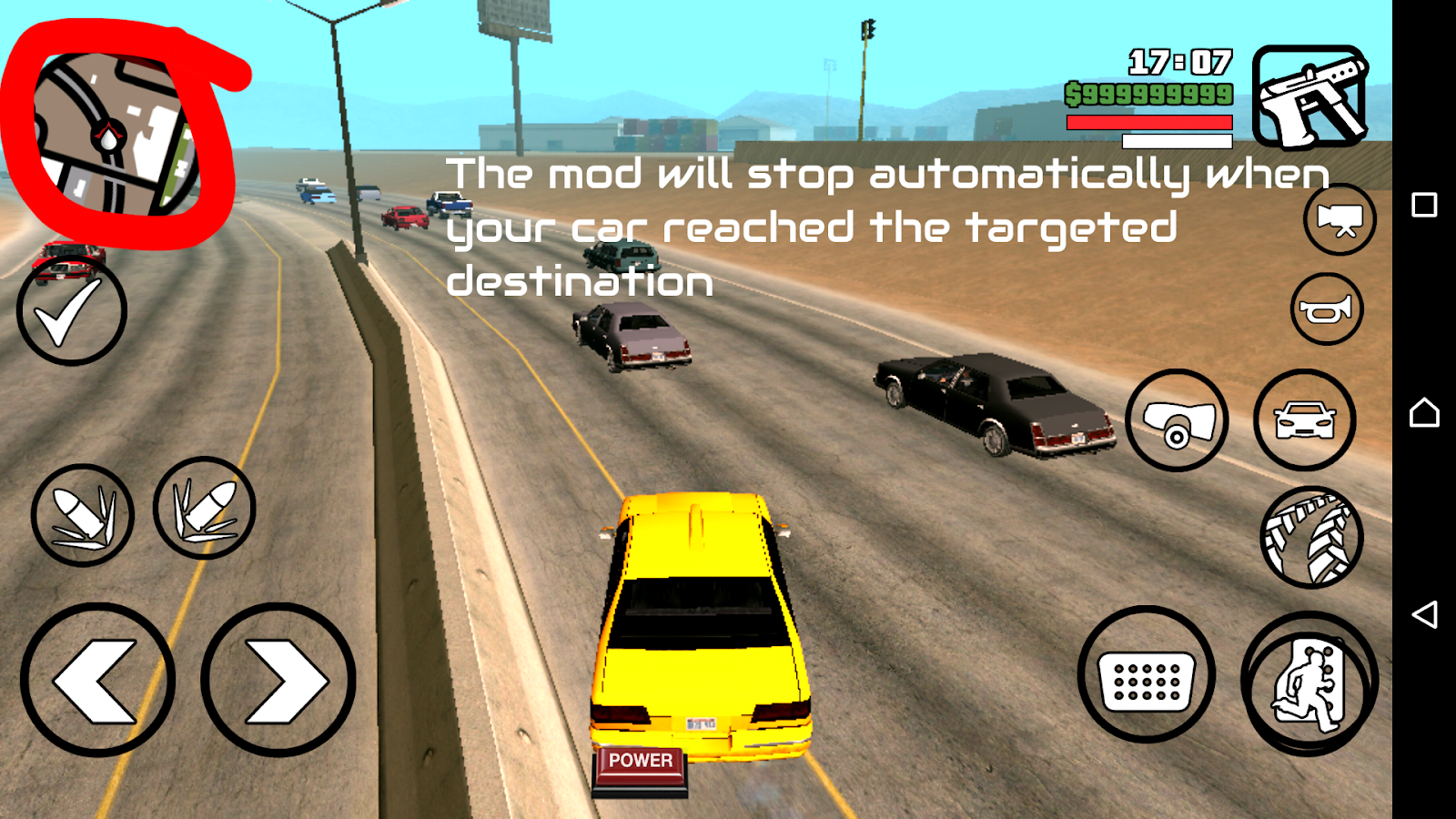Toggle the headlight button
This screenshot has width=1456, height=819.
1177,420
